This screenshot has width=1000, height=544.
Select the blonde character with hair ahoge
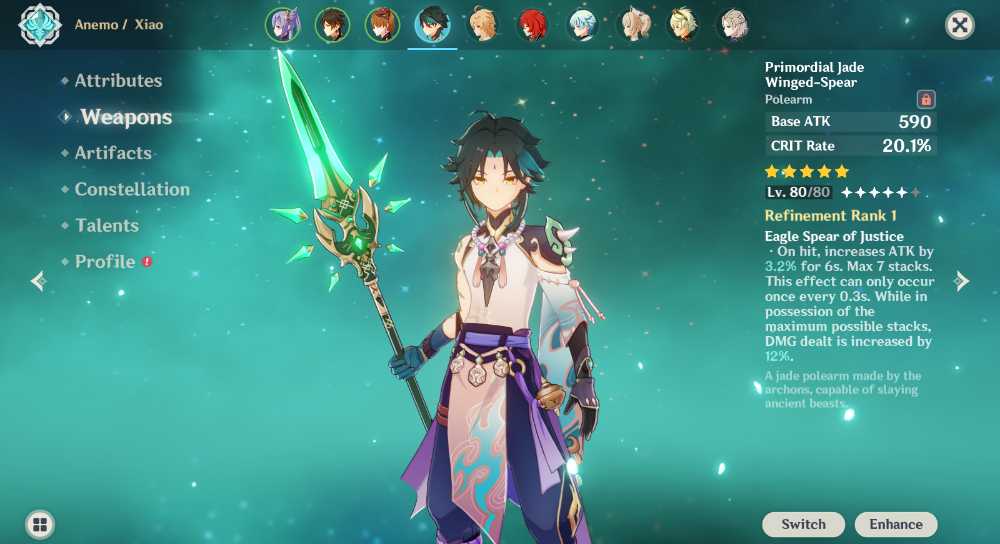tap(483, 25)
